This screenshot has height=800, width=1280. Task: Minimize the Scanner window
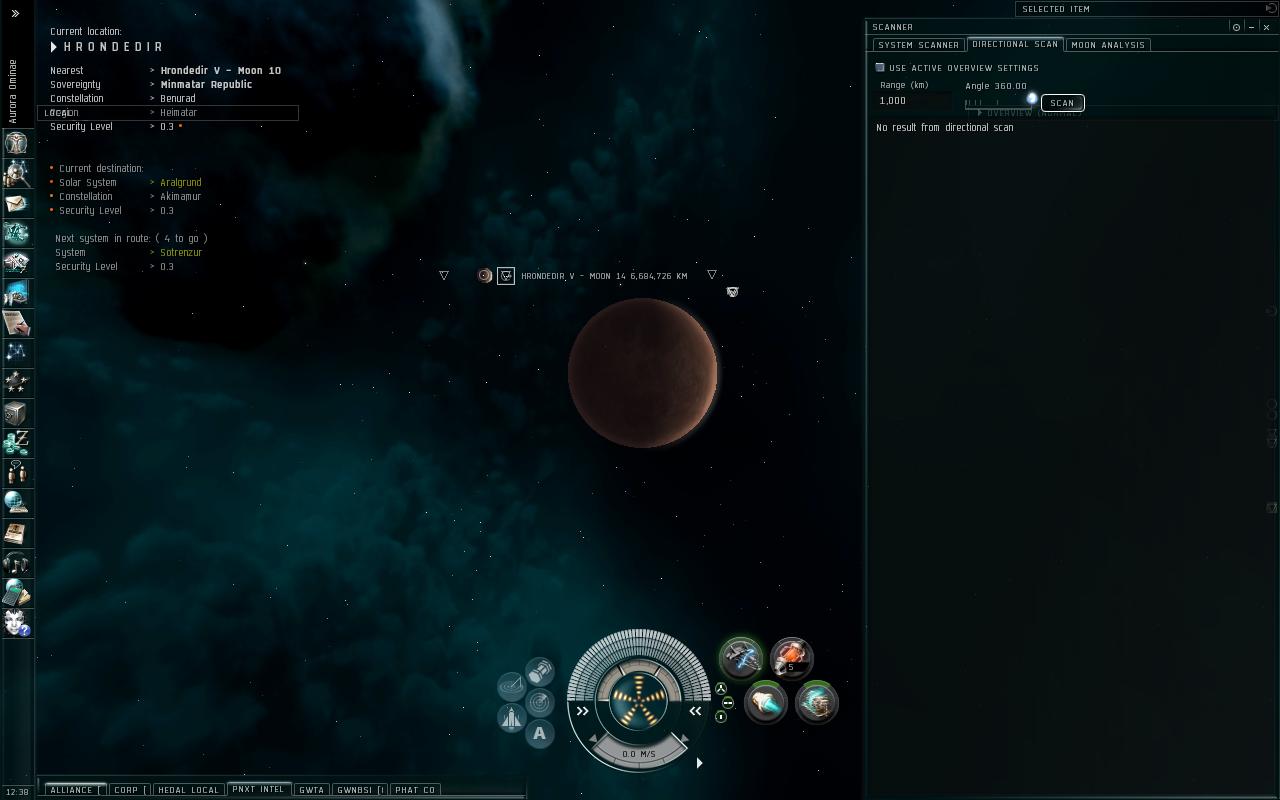pos(1252,27)
